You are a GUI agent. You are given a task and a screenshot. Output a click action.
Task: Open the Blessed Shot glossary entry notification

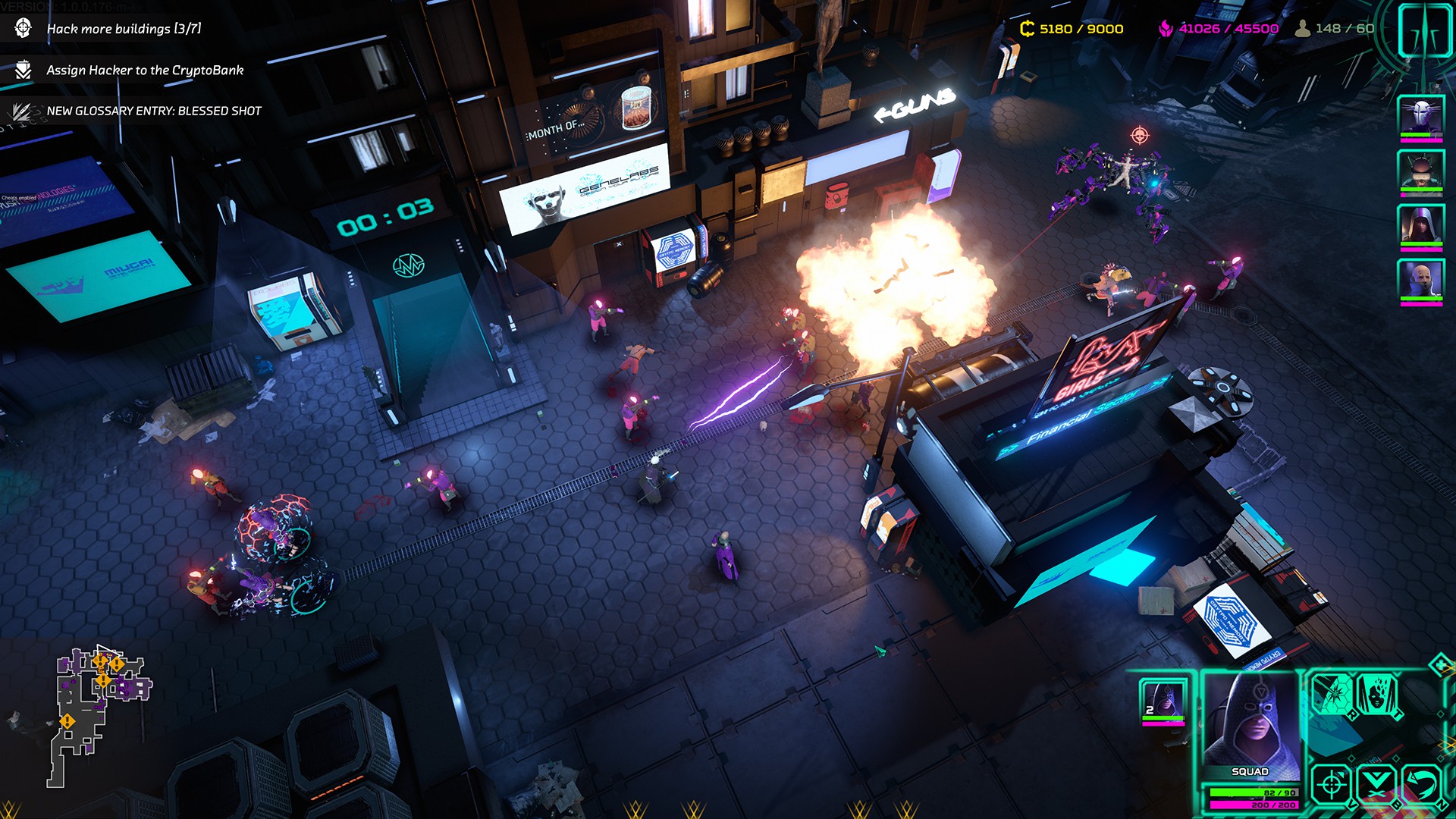(153, 111)
